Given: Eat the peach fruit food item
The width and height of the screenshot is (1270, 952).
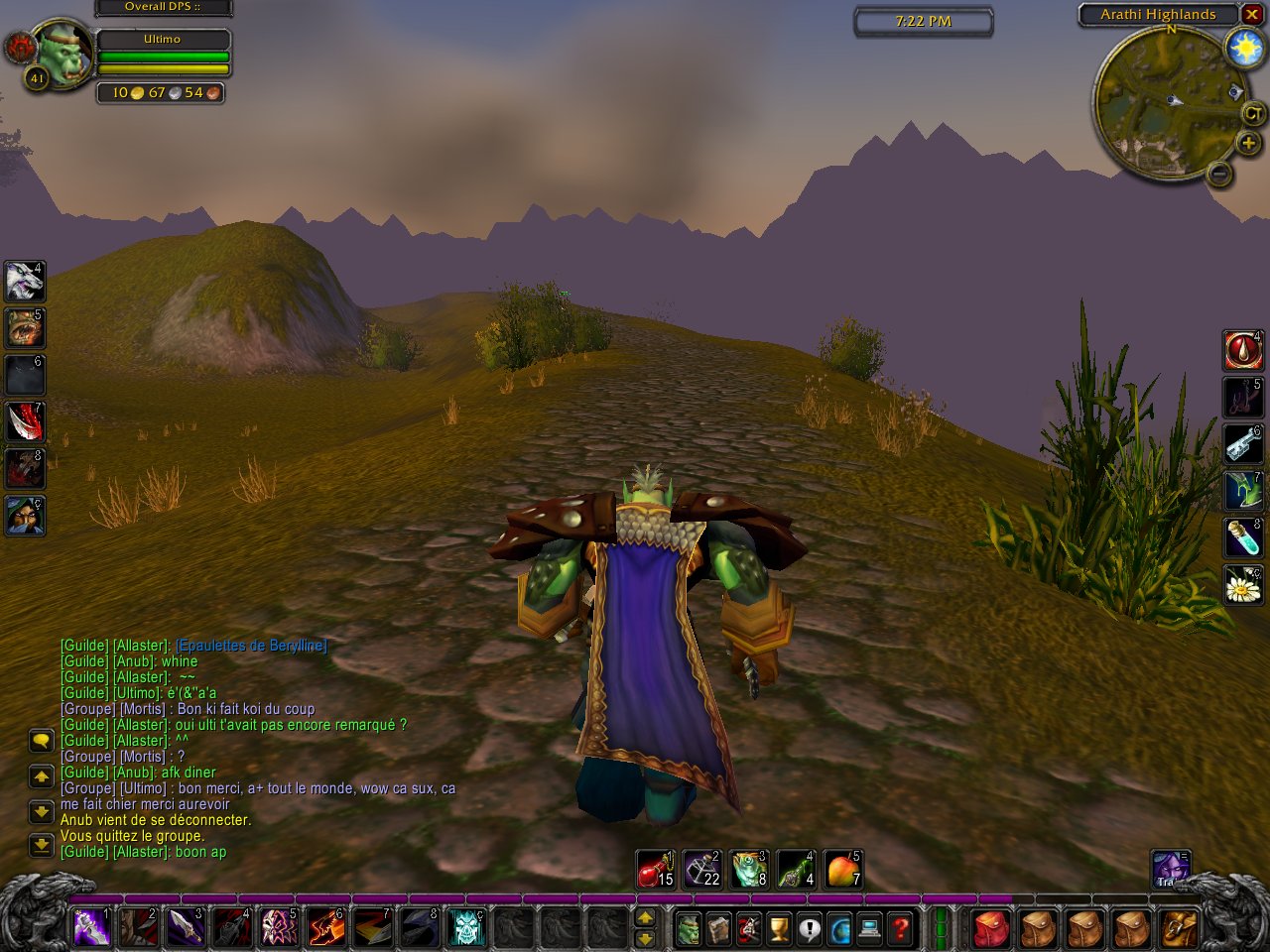Looking at the screenshot, I should click(x=842, y=870).
